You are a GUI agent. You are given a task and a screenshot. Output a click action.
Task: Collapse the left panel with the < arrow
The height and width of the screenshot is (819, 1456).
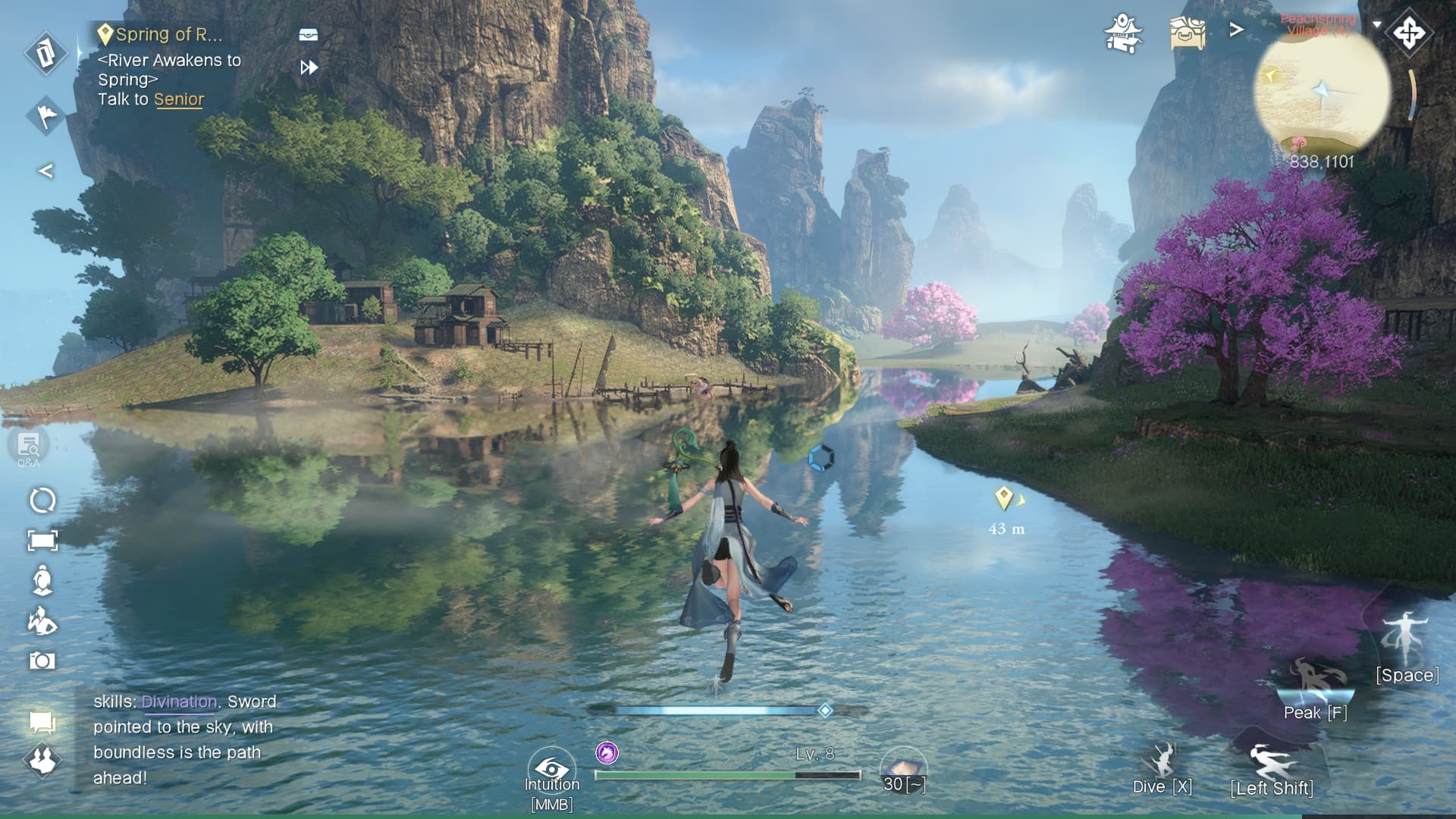pos(45,171)
